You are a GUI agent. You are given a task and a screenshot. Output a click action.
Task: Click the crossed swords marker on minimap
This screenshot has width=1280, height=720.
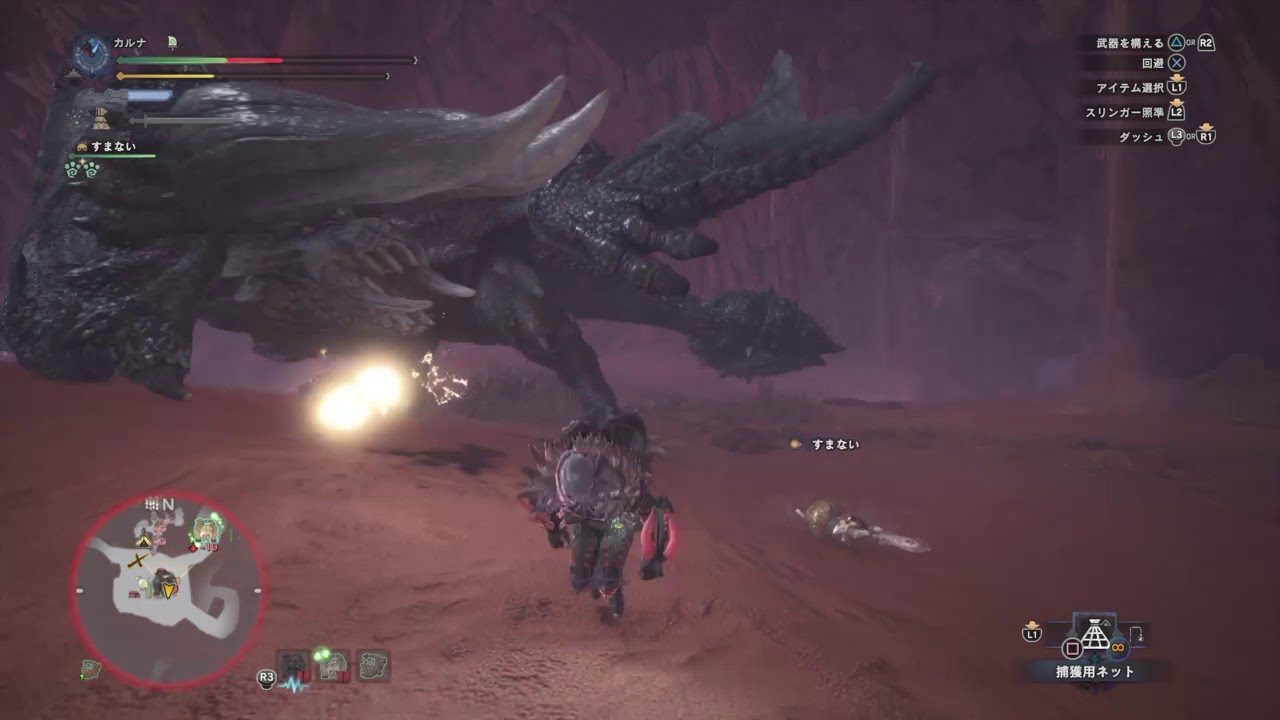138,565
